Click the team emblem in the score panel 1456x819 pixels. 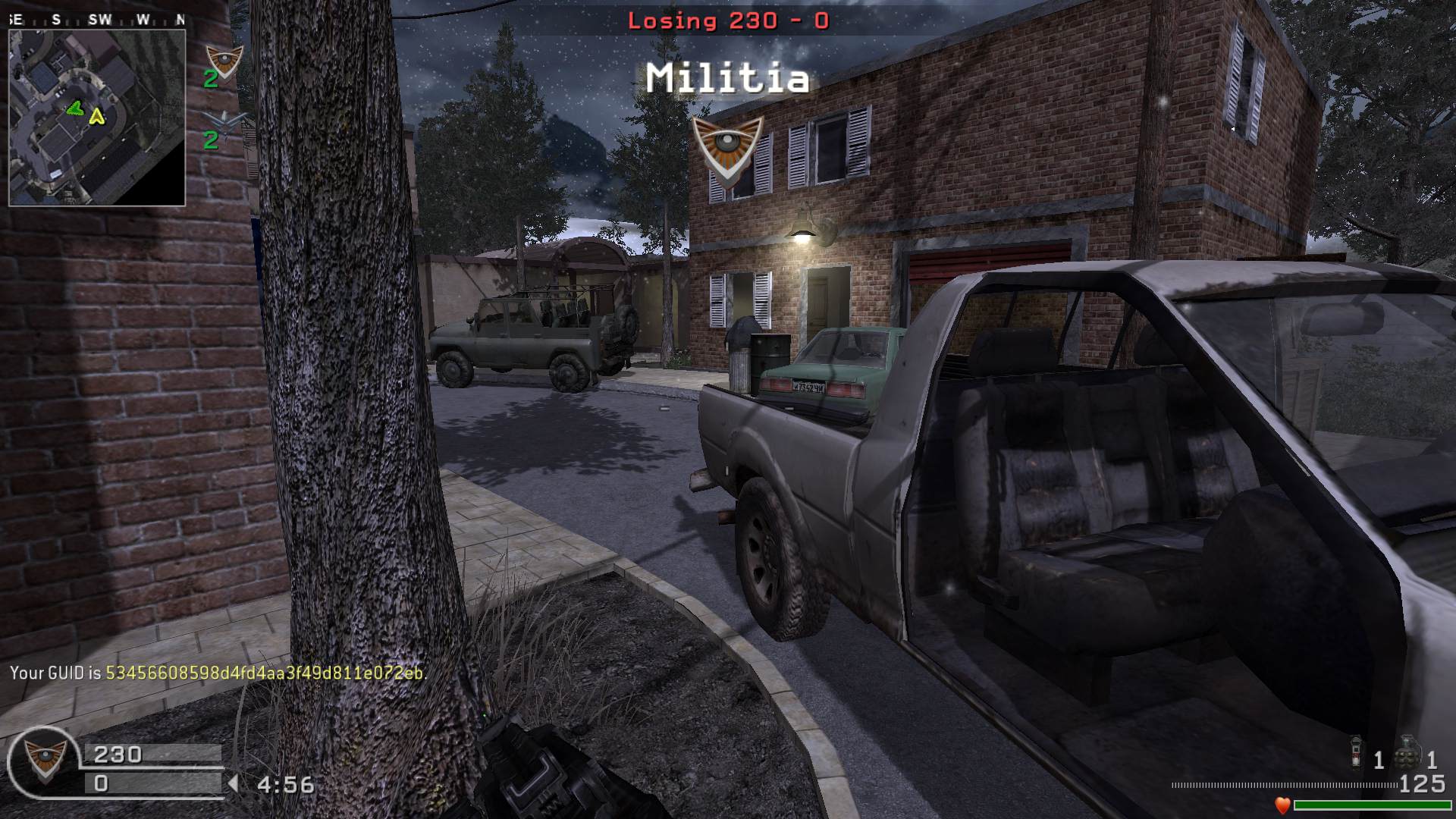click(x=44, y=760)
